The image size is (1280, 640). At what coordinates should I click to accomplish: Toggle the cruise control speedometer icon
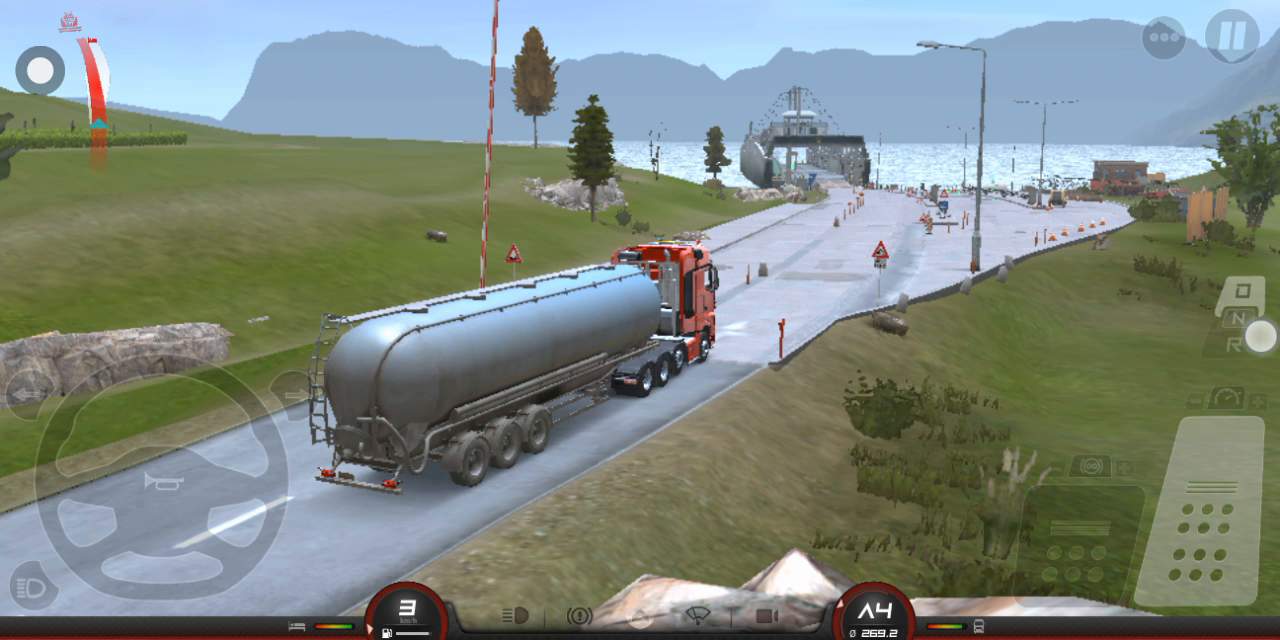(1227, 398)
